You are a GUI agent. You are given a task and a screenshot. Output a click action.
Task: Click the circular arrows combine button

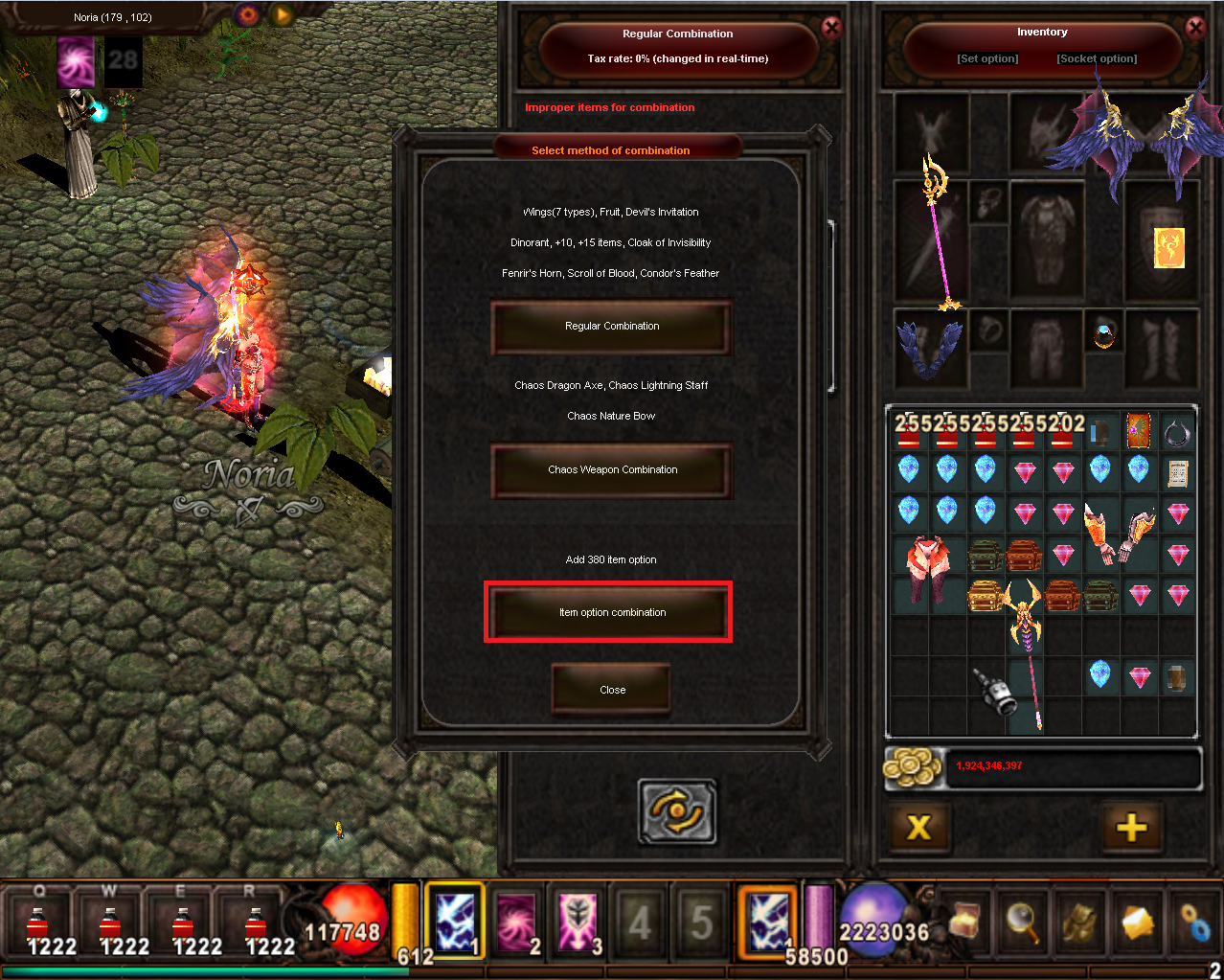[677, 811]
